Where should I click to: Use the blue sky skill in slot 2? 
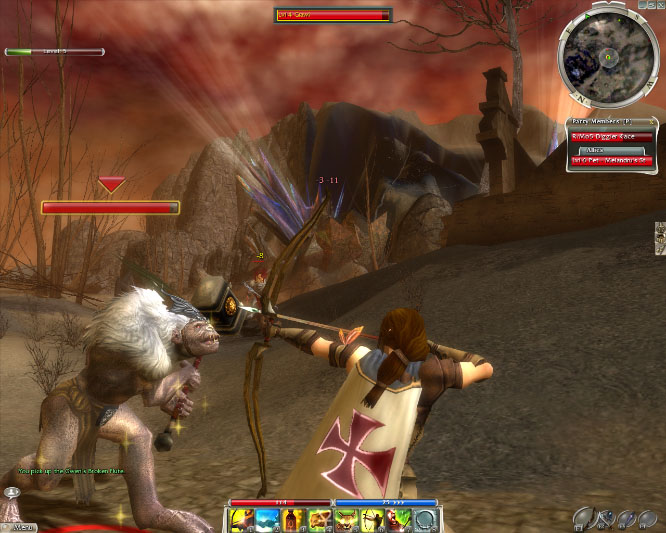tap(267, 519)
